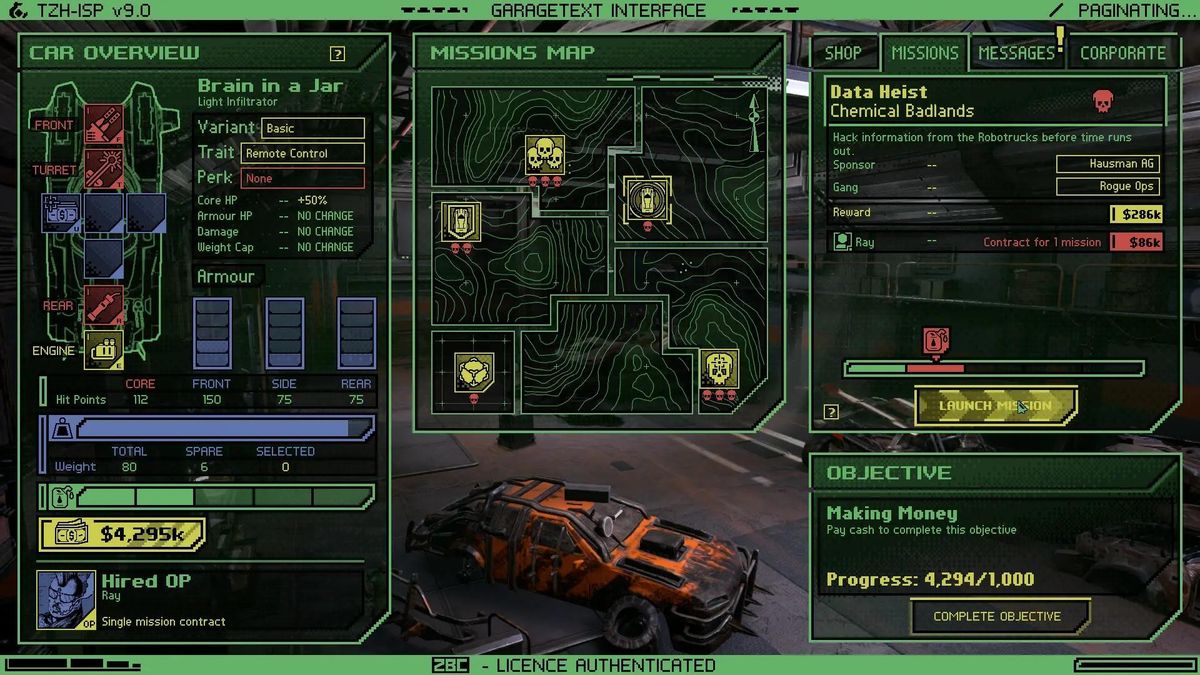Image resolution: width=1200 pixels, height=675 pixels.
Task: Select the Rogue Ops gang box
Action: (x=1108, y=186)
